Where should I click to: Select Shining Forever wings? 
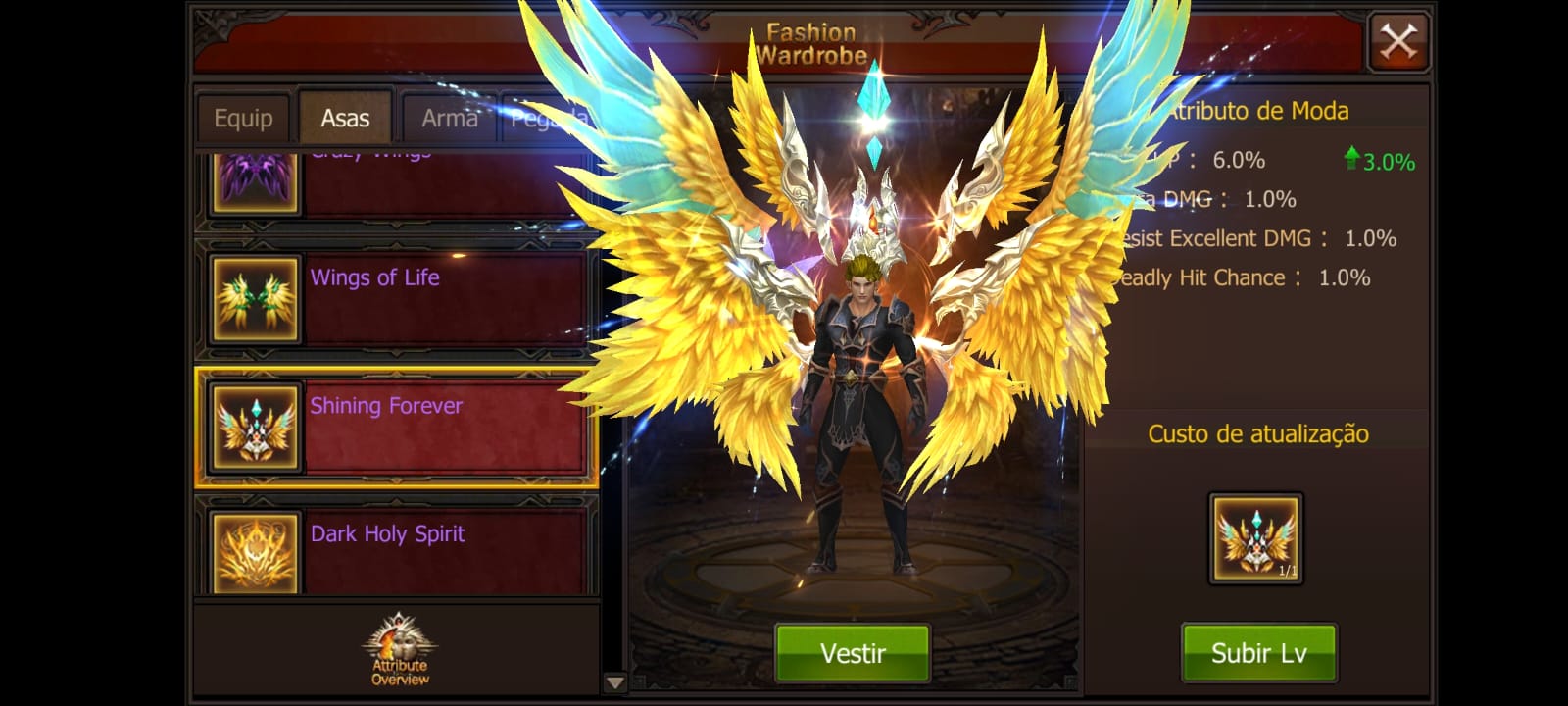pos(396,428)
